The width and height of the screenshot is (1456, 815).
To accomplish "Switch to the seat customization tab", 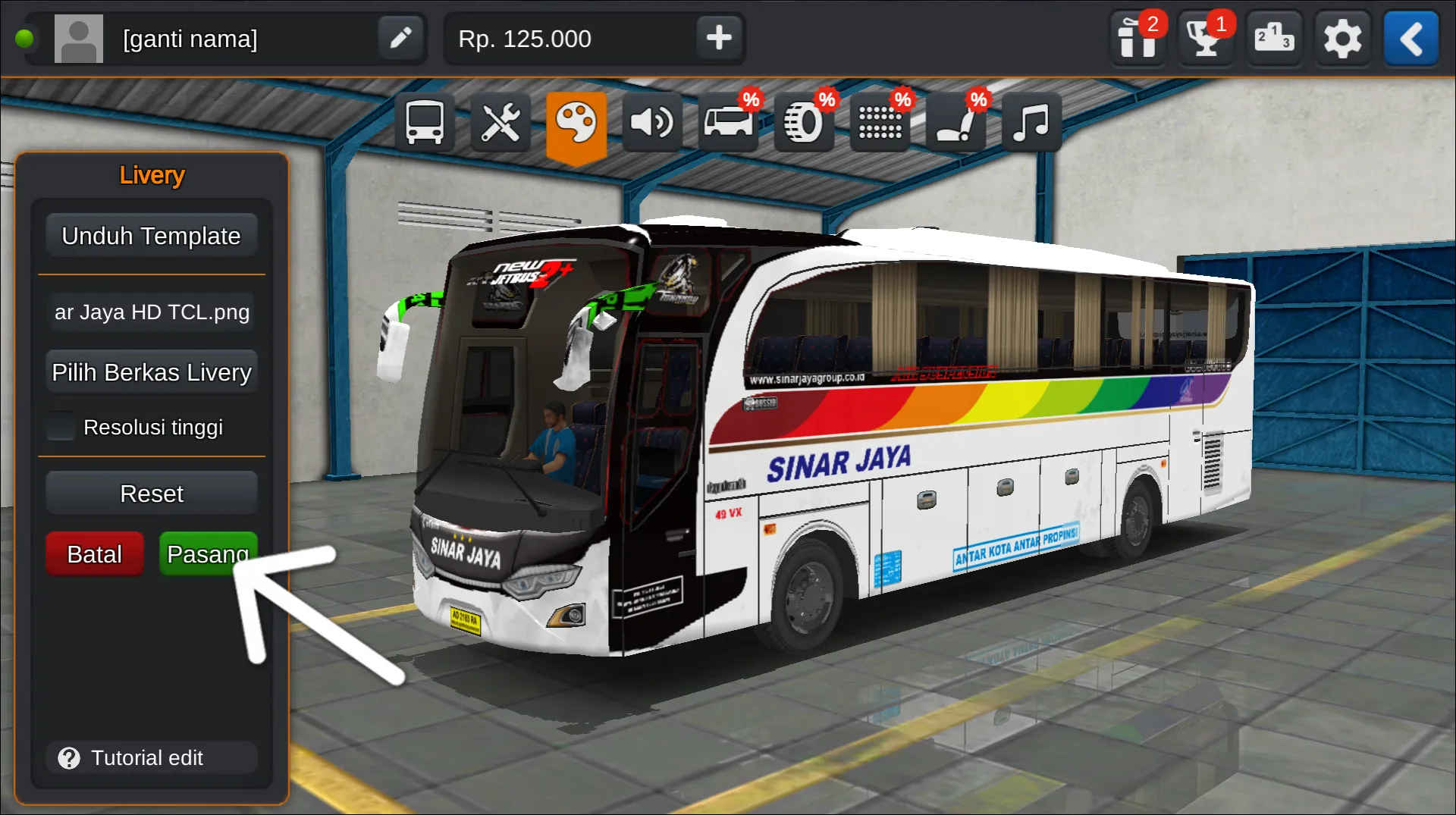I will coord(955,122).
